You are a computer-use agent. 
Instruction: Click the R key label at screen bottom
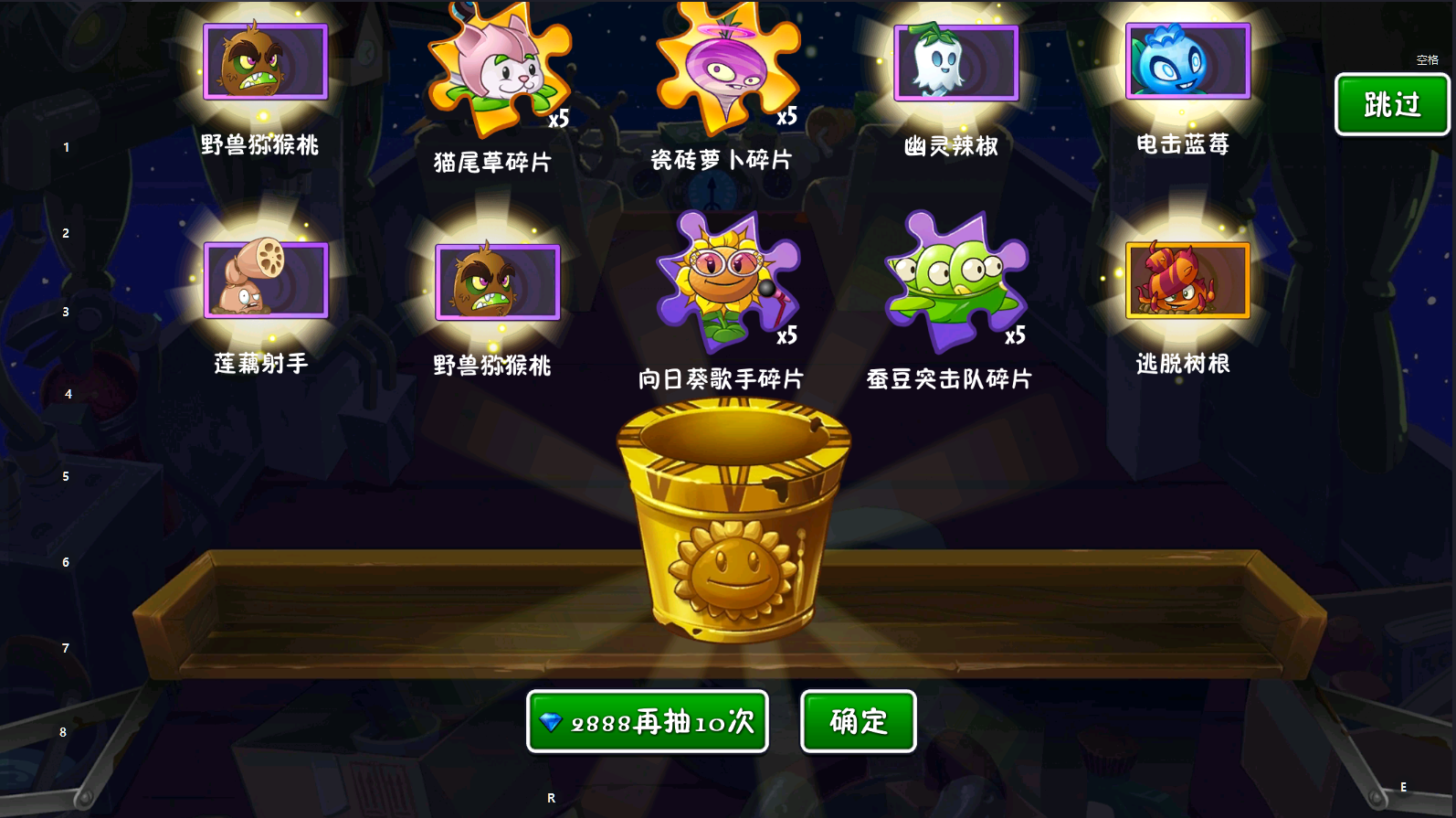[x=551, y=797]
